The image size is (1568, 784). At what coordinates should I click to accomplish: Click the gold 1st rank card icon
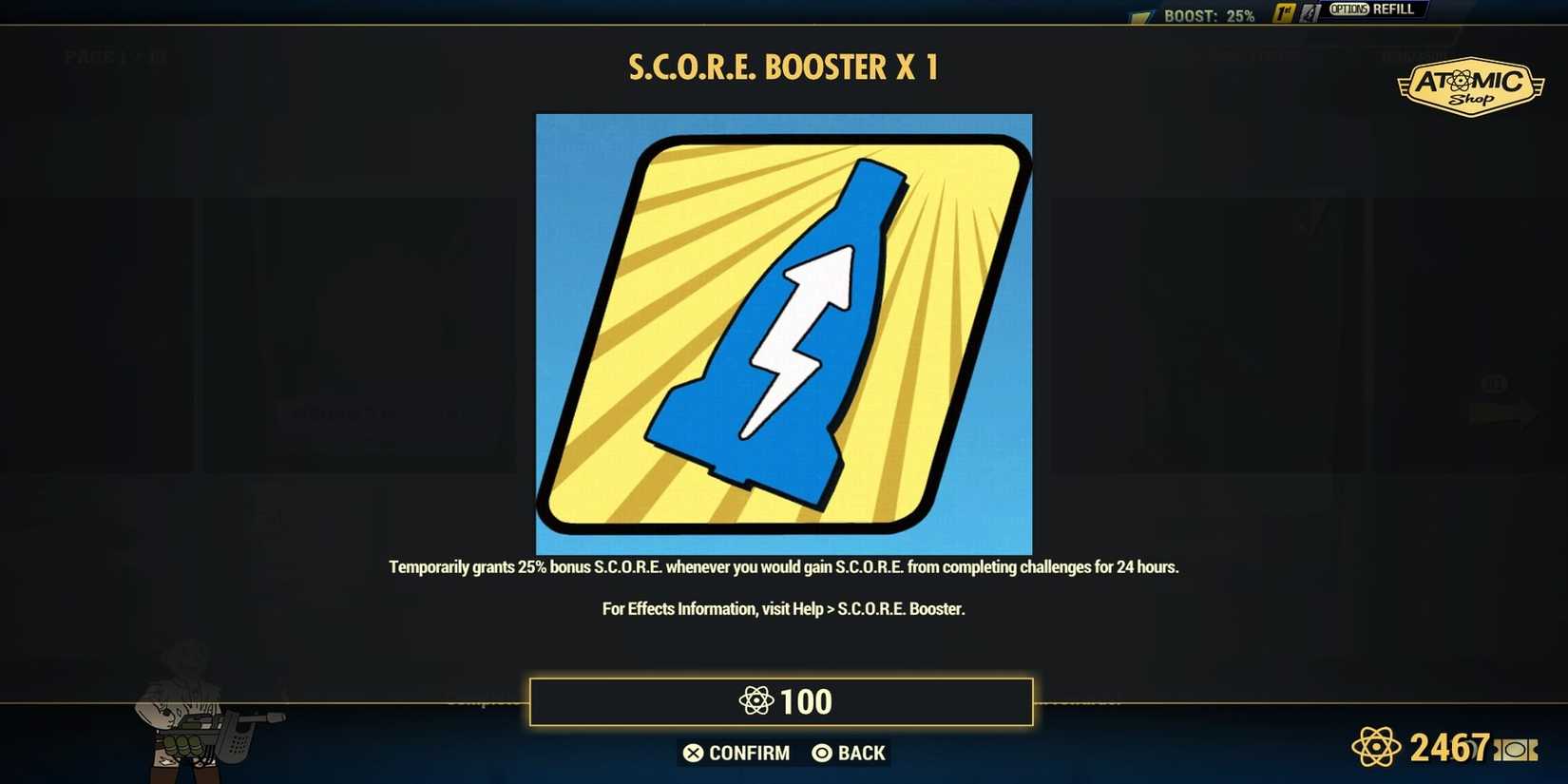click(1285, 11)
